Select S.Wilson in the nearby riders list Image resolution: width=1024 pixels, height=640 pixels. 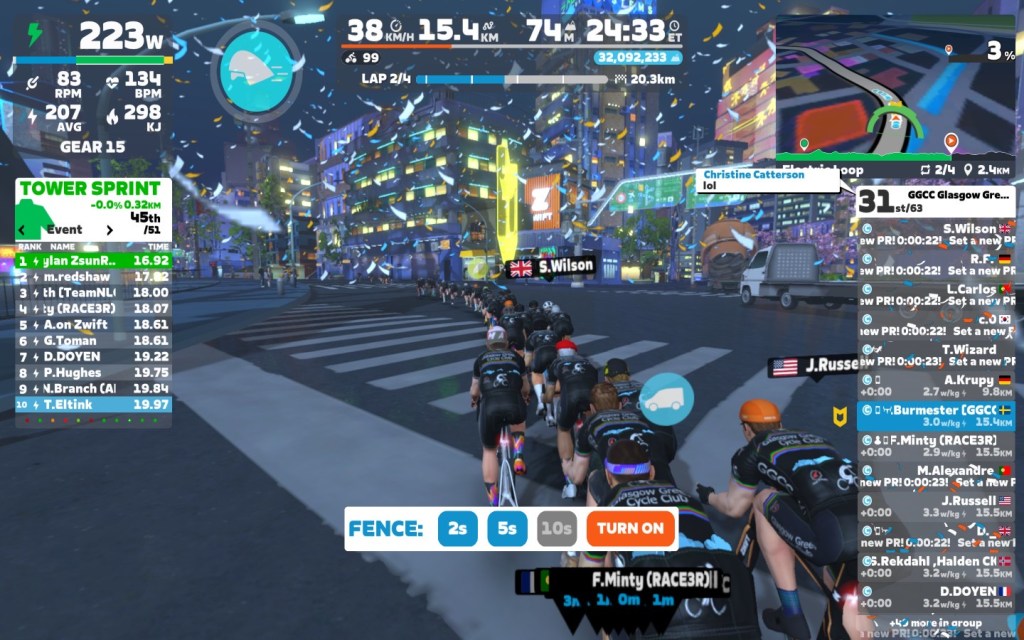936,234
